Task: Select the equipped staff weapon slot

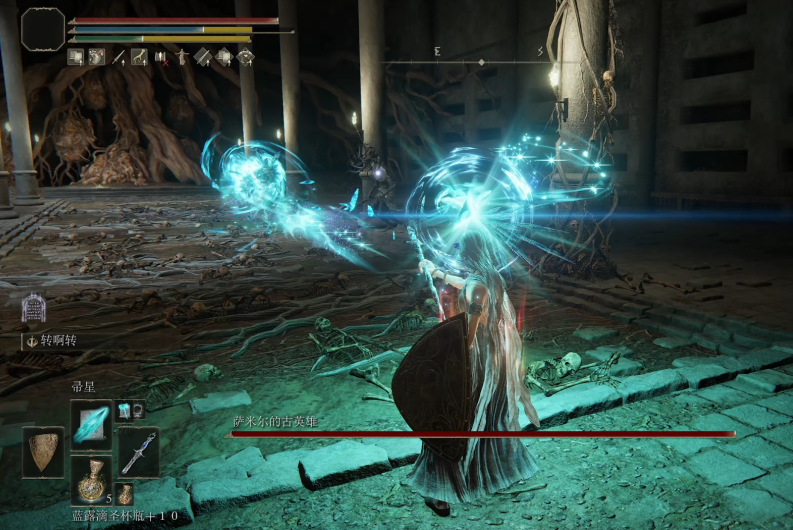Action: click(138, 452)
